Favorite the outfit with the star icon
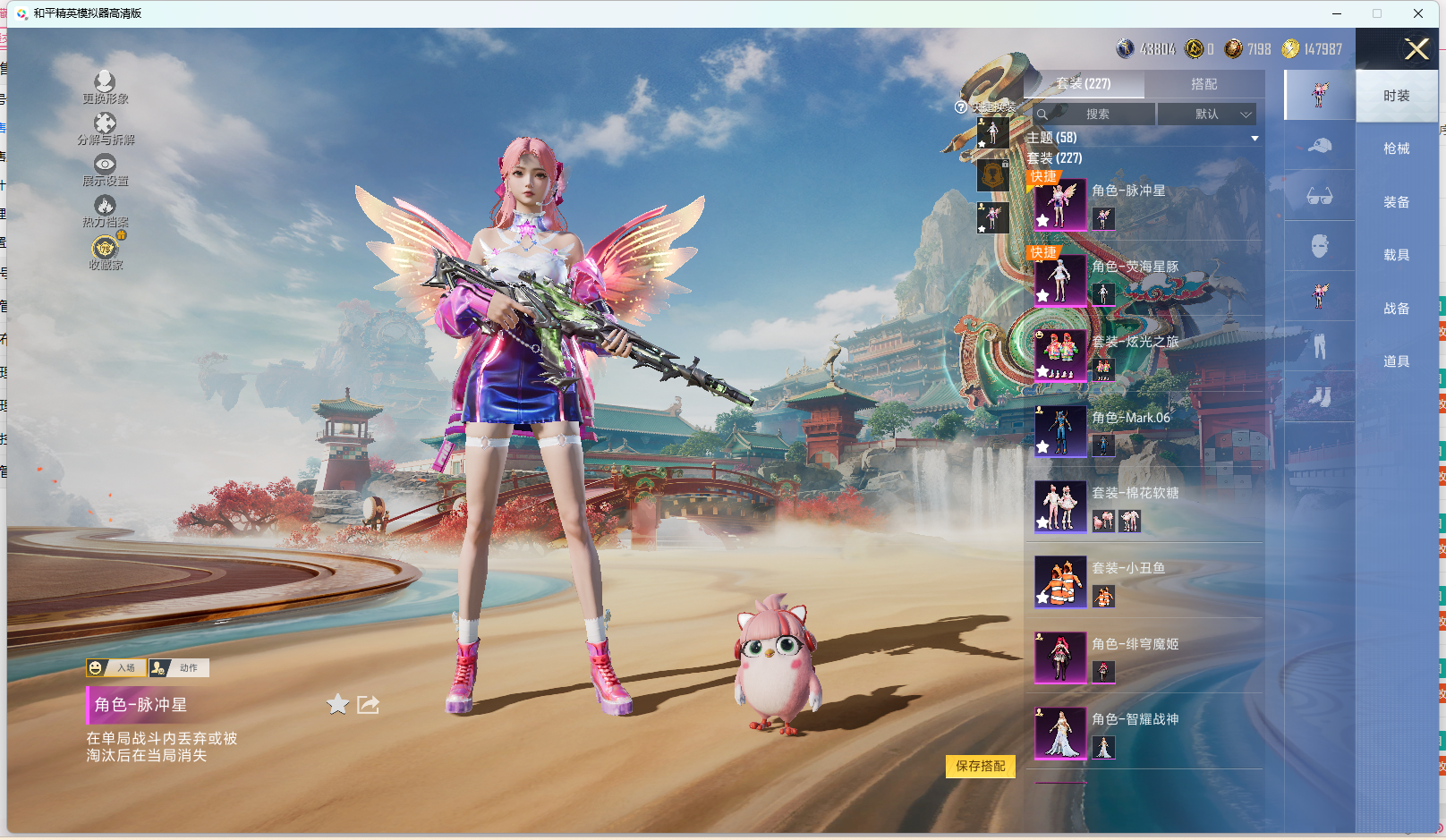The height and width of the screenshot is (840, 1446). click(337, 705)
